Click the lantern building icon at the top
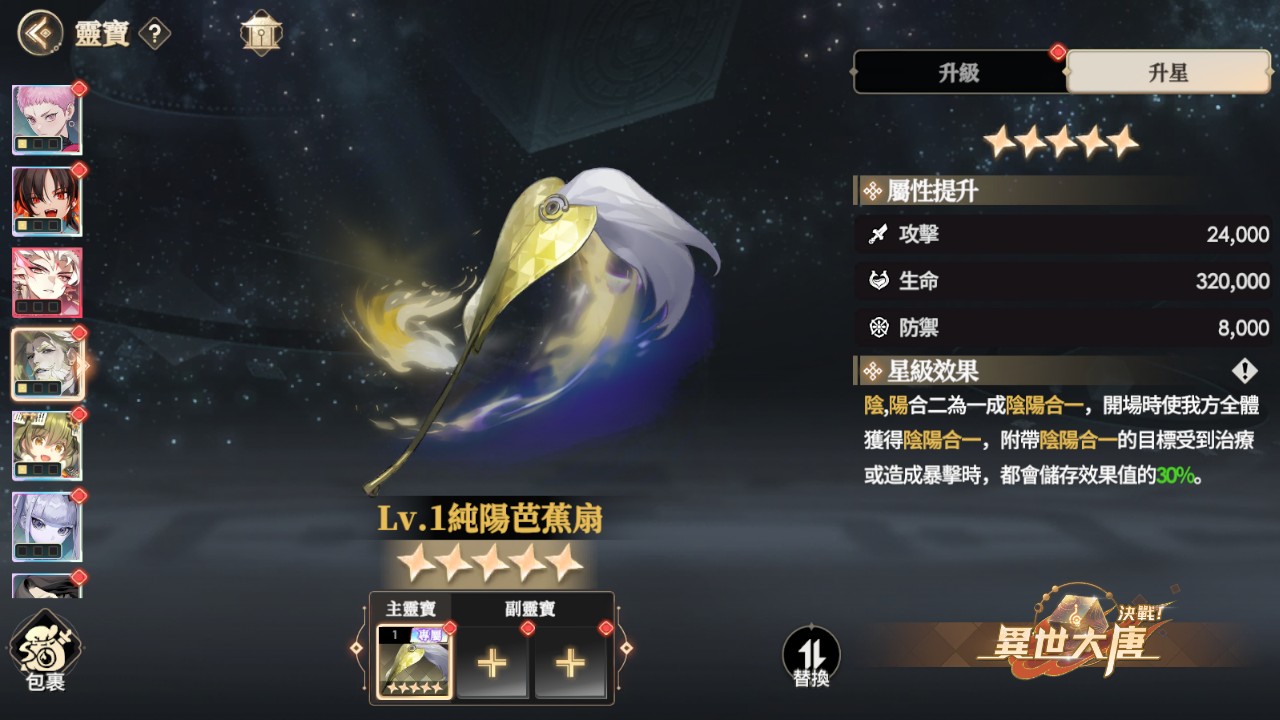The width and height of the screenshot is (1280, 720). (261, 31)
